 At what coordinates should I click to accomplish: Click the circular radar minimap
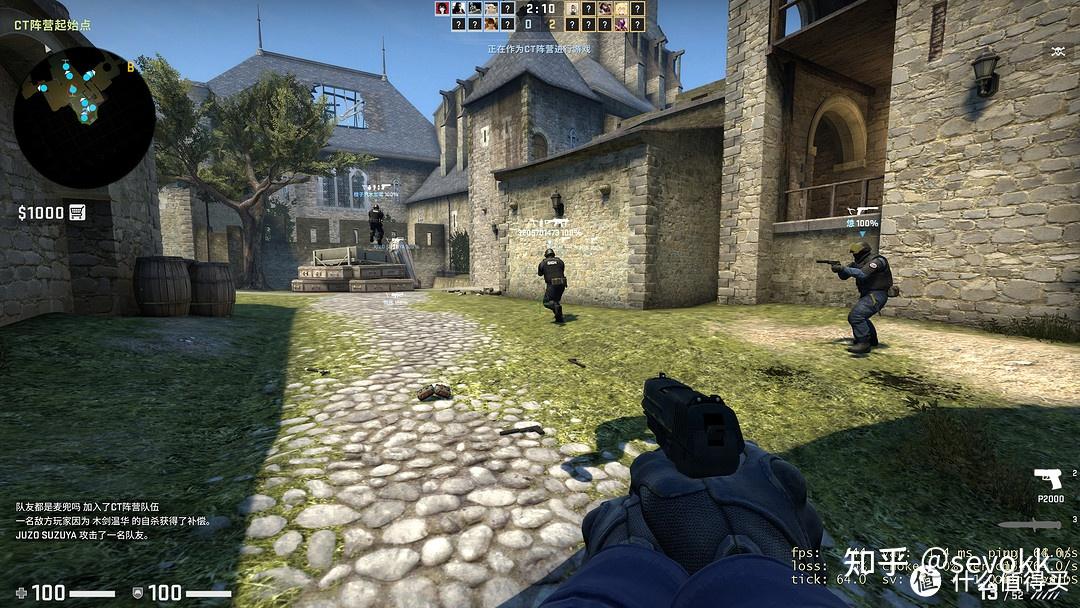click(84, 116)
